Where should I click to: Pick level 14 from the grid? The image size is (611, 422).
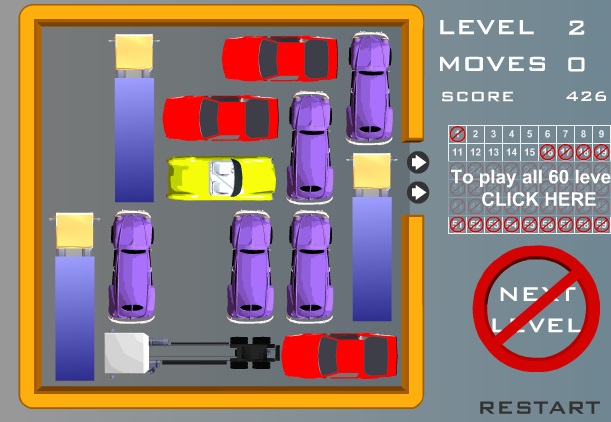pos(511,152)
